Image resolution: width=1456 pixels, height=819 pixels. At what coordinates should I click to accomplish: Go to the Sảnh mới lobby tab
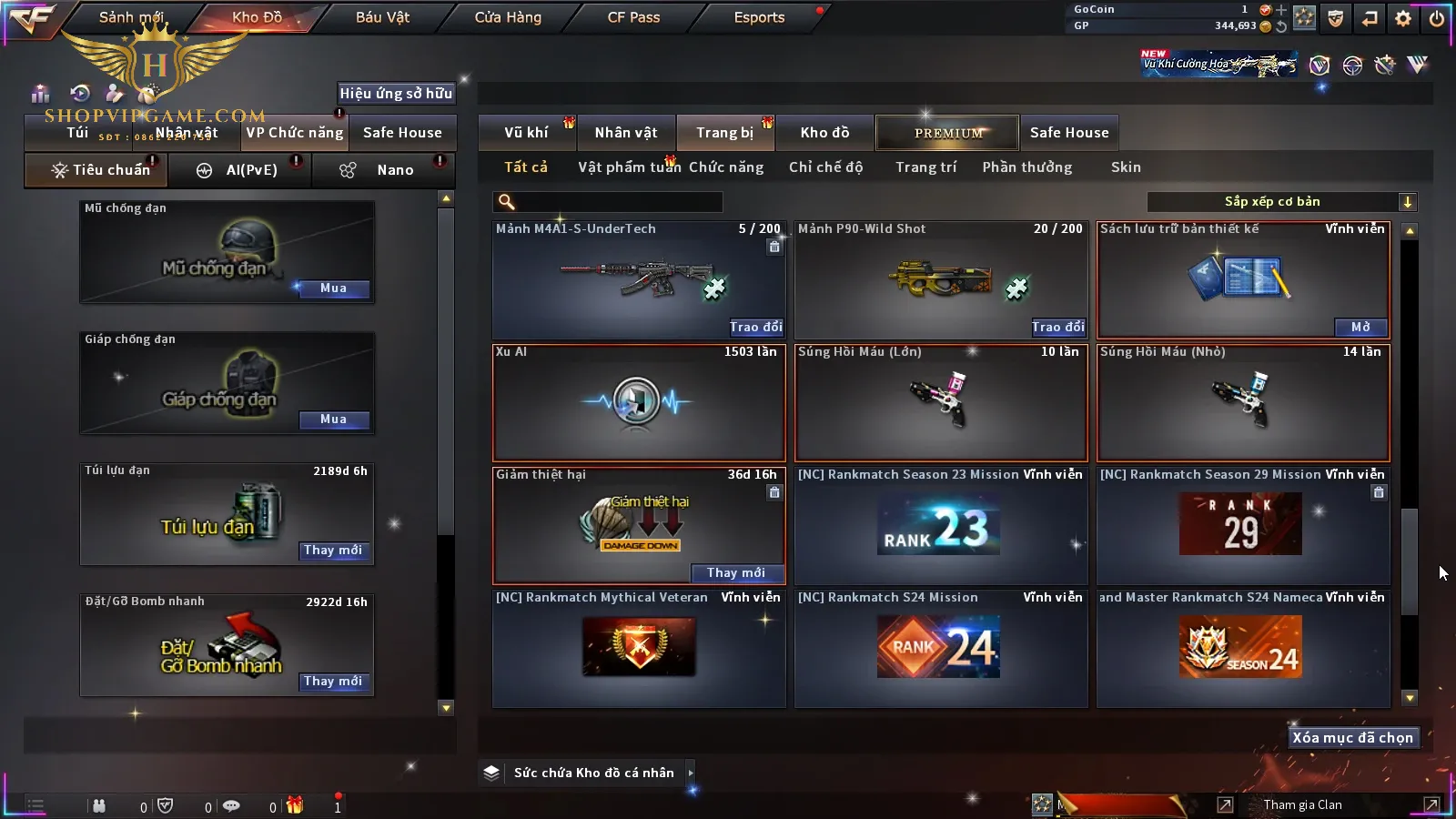click(131, 17)
